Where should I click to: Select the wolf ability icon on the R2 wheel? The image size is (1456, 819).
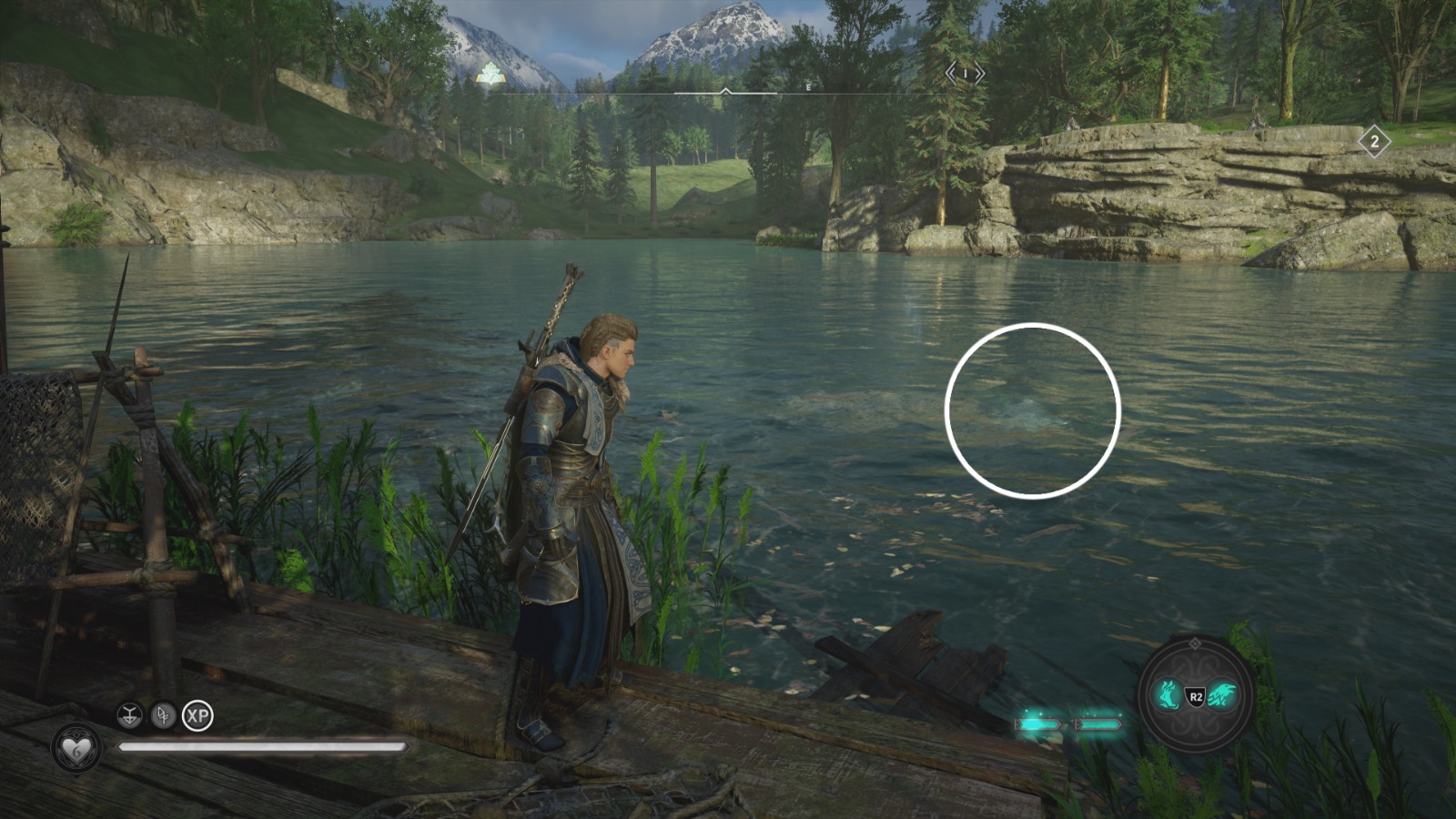point(1167,695)
